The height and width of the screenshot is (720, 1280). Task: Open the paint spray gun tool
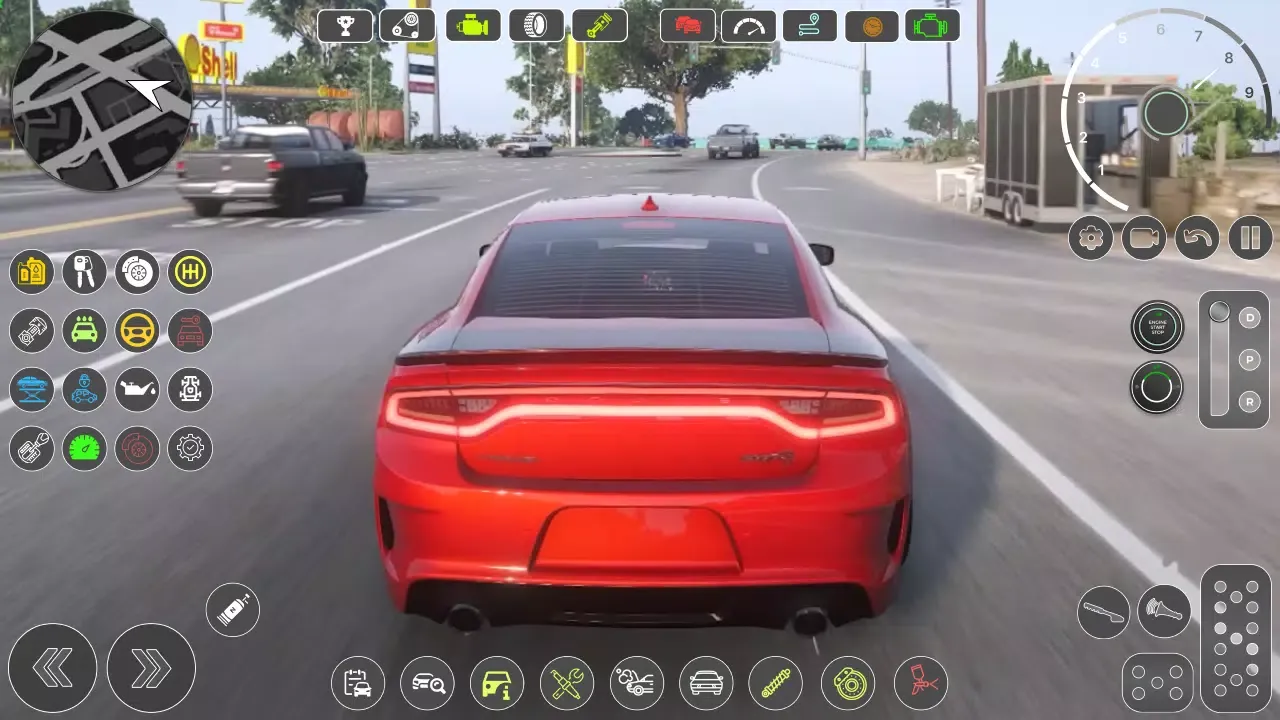point(920,683)
